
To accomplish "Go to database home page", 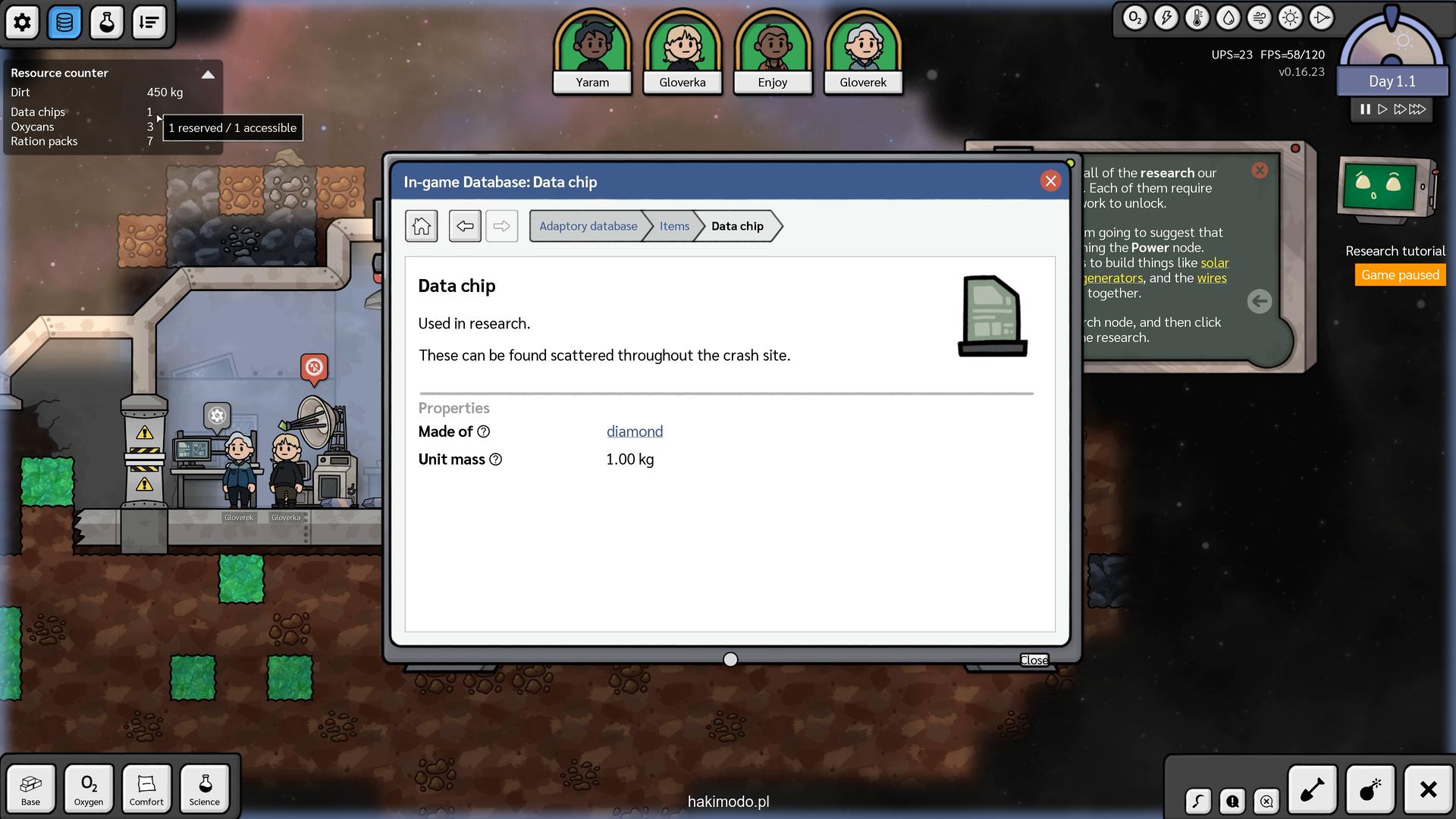I will pos(422,226).
